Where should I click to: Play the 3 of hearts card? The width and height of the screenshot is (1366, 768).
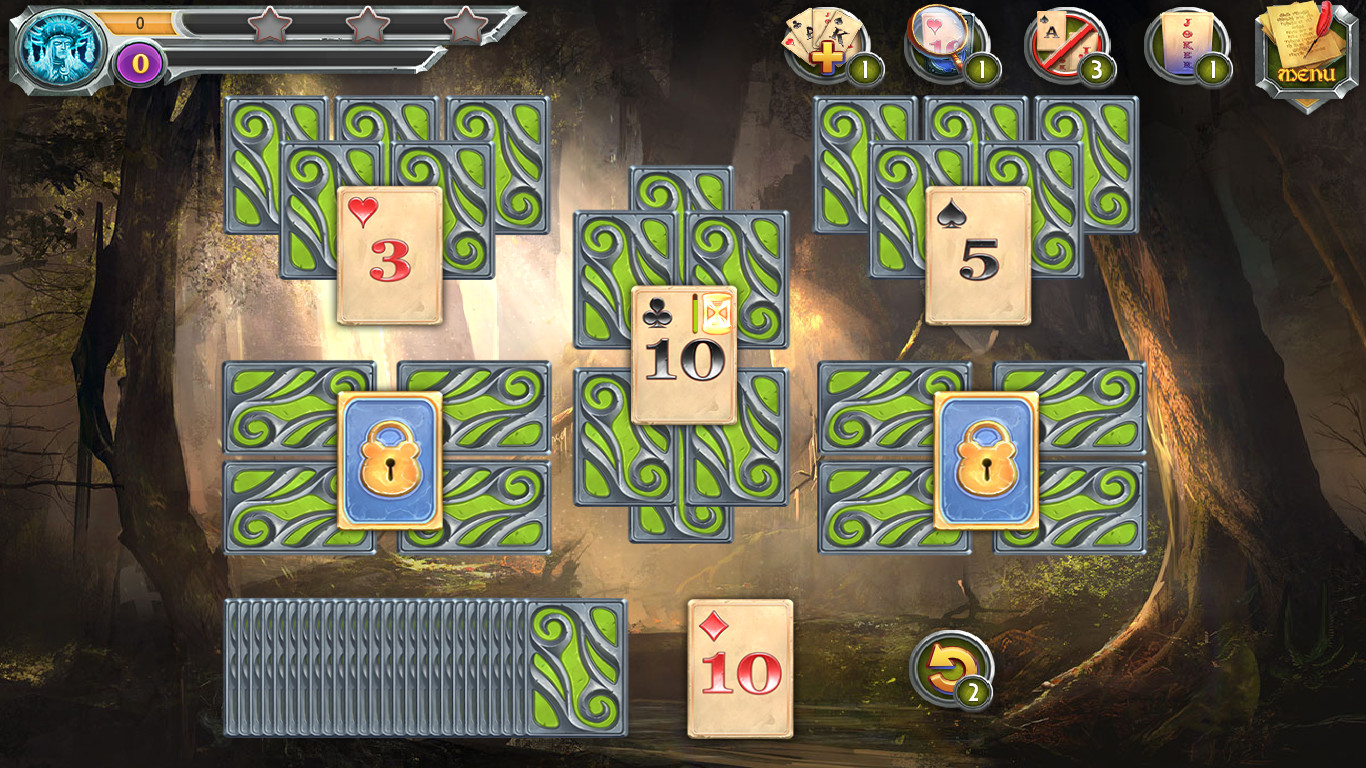click(x=388, y=255)
